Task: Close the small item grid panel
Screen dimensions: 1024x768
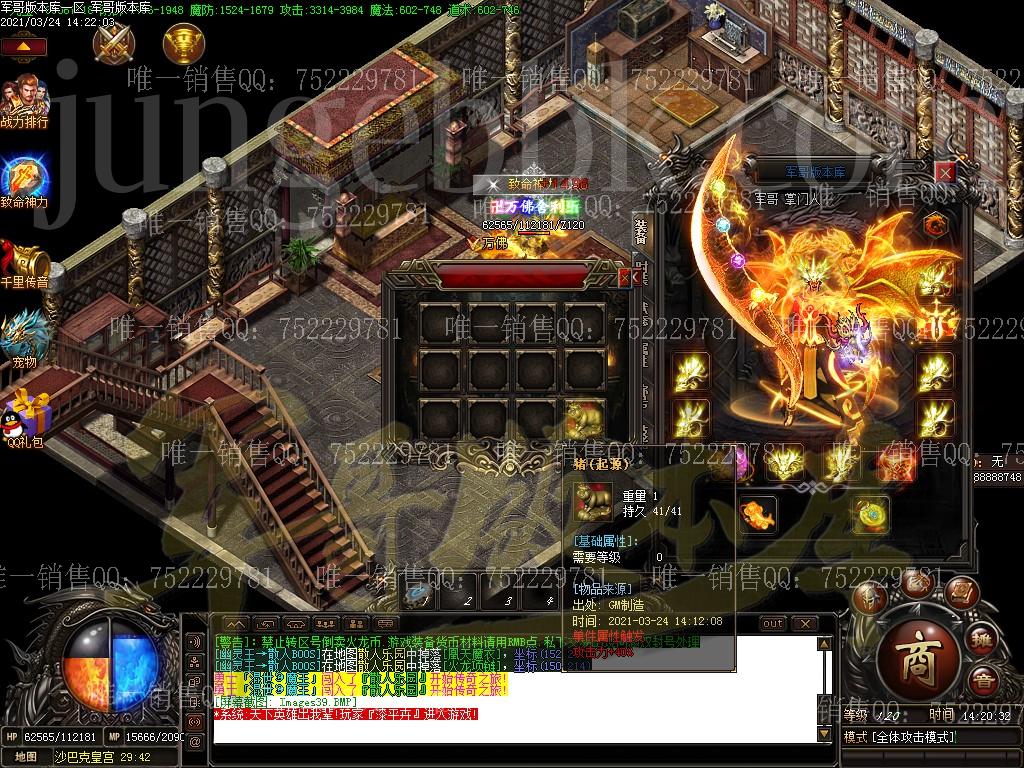Action: pyautogui.click(x=625, y=277)
